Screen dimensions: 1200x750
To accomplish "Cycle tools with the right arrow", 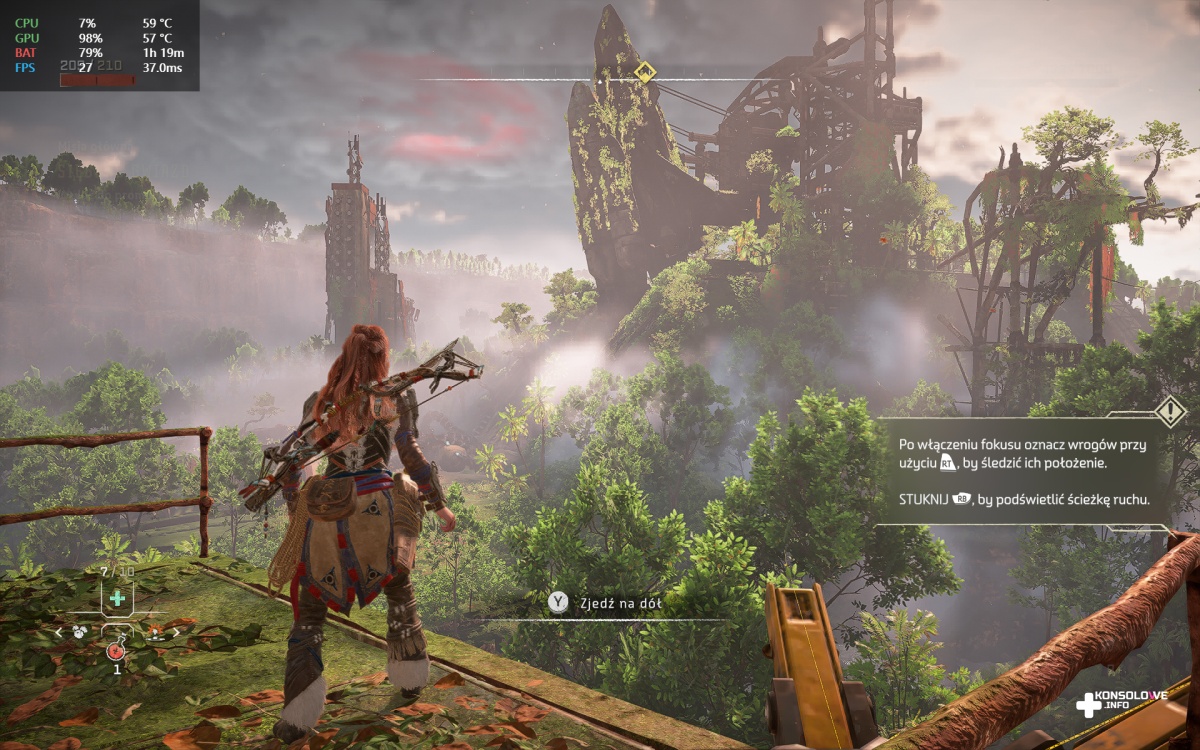I will tap(176, 632).
